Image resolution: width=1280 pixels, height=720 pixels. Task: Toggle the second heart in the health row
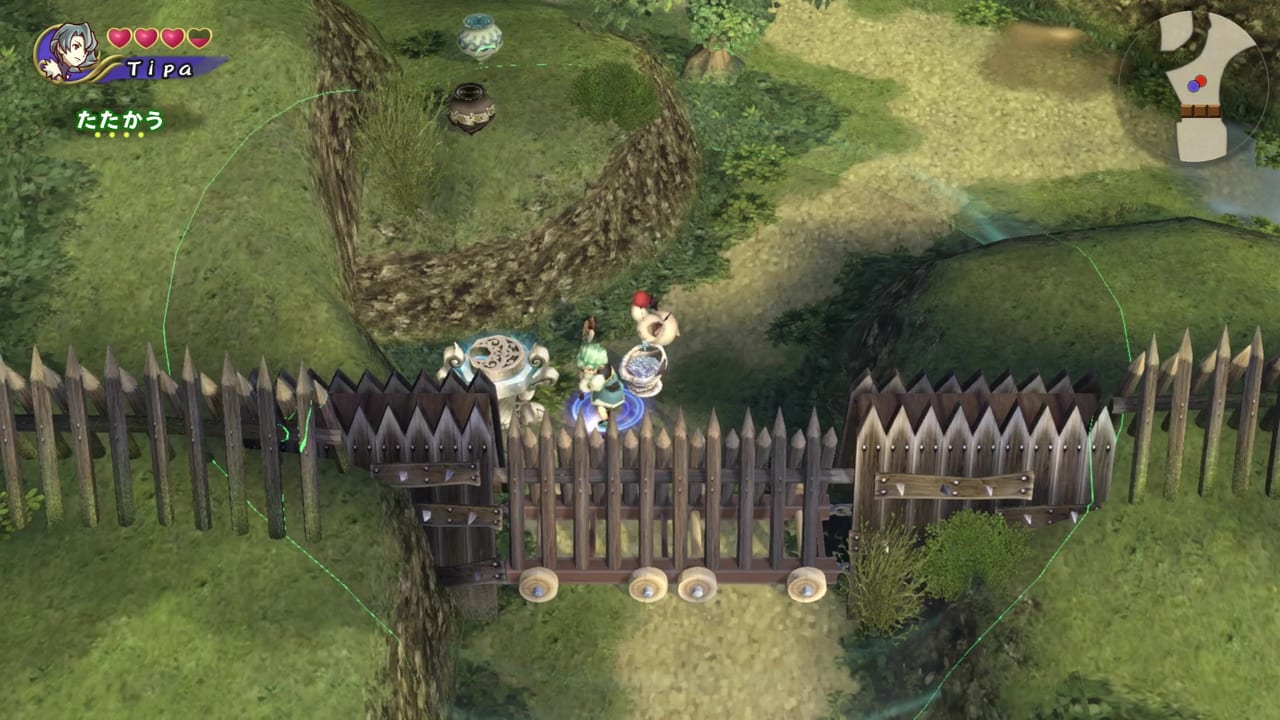[146, 37]
